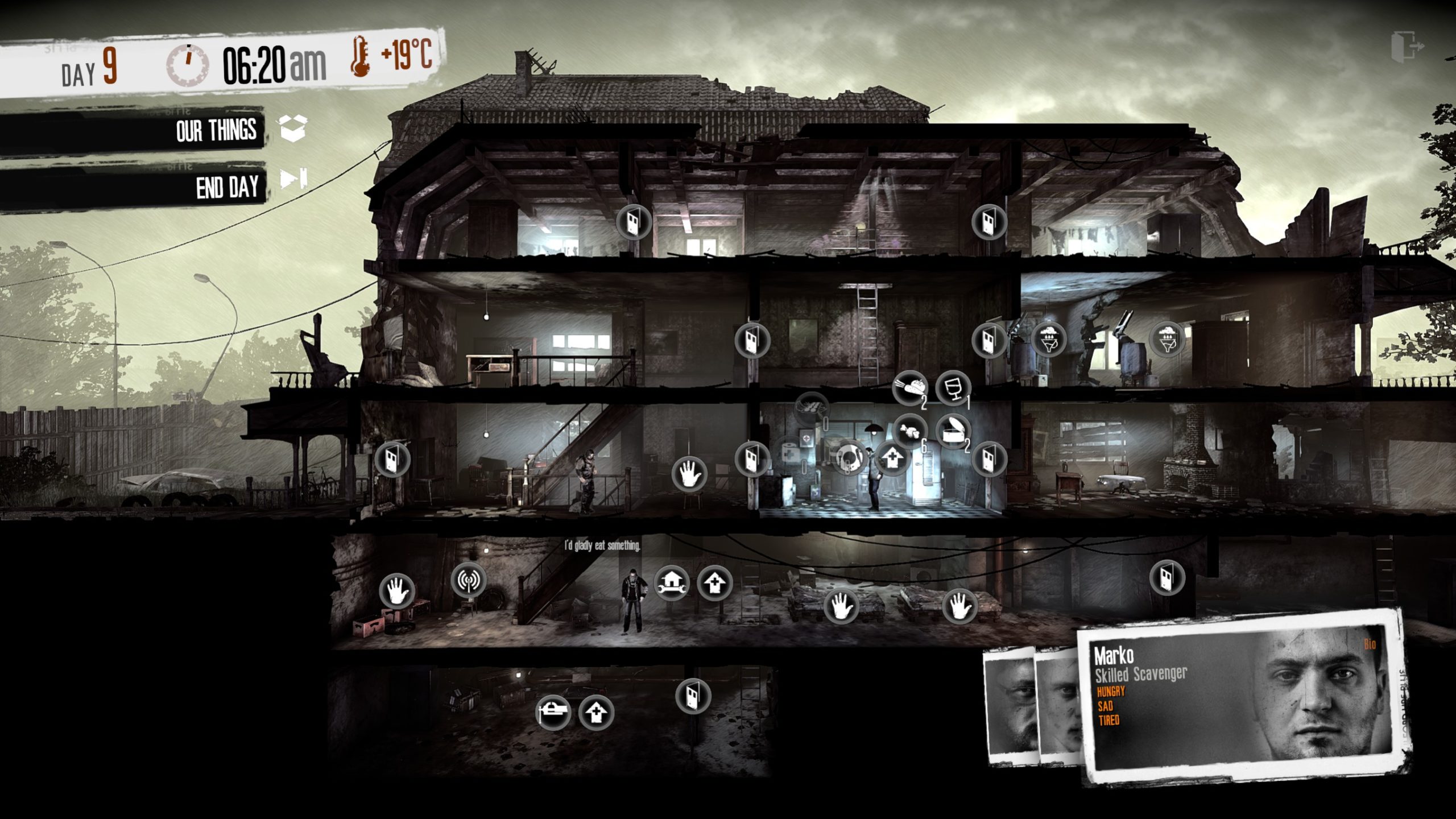Pick the canned food icon
The width and height of the screenshot is (1456, 819).
[x=953, y=431]
